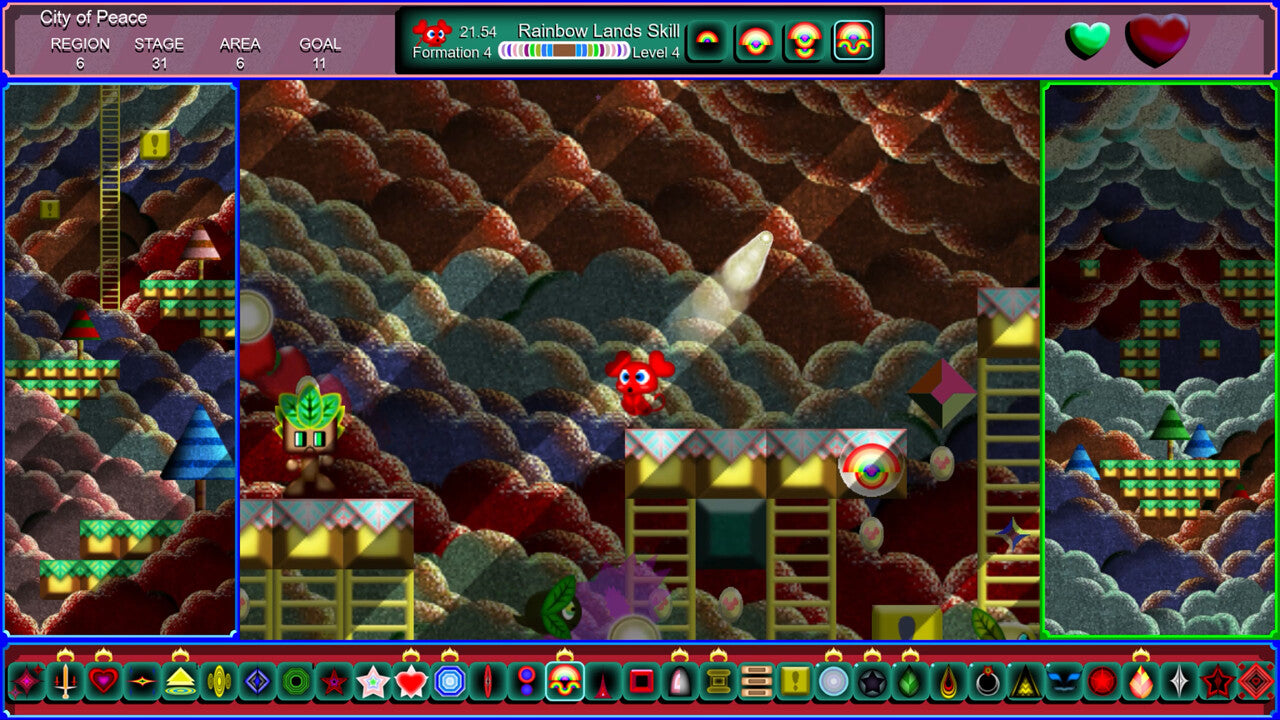
Task: Choose the rainbow skill in the bottom bar
Action: (565, 682)
